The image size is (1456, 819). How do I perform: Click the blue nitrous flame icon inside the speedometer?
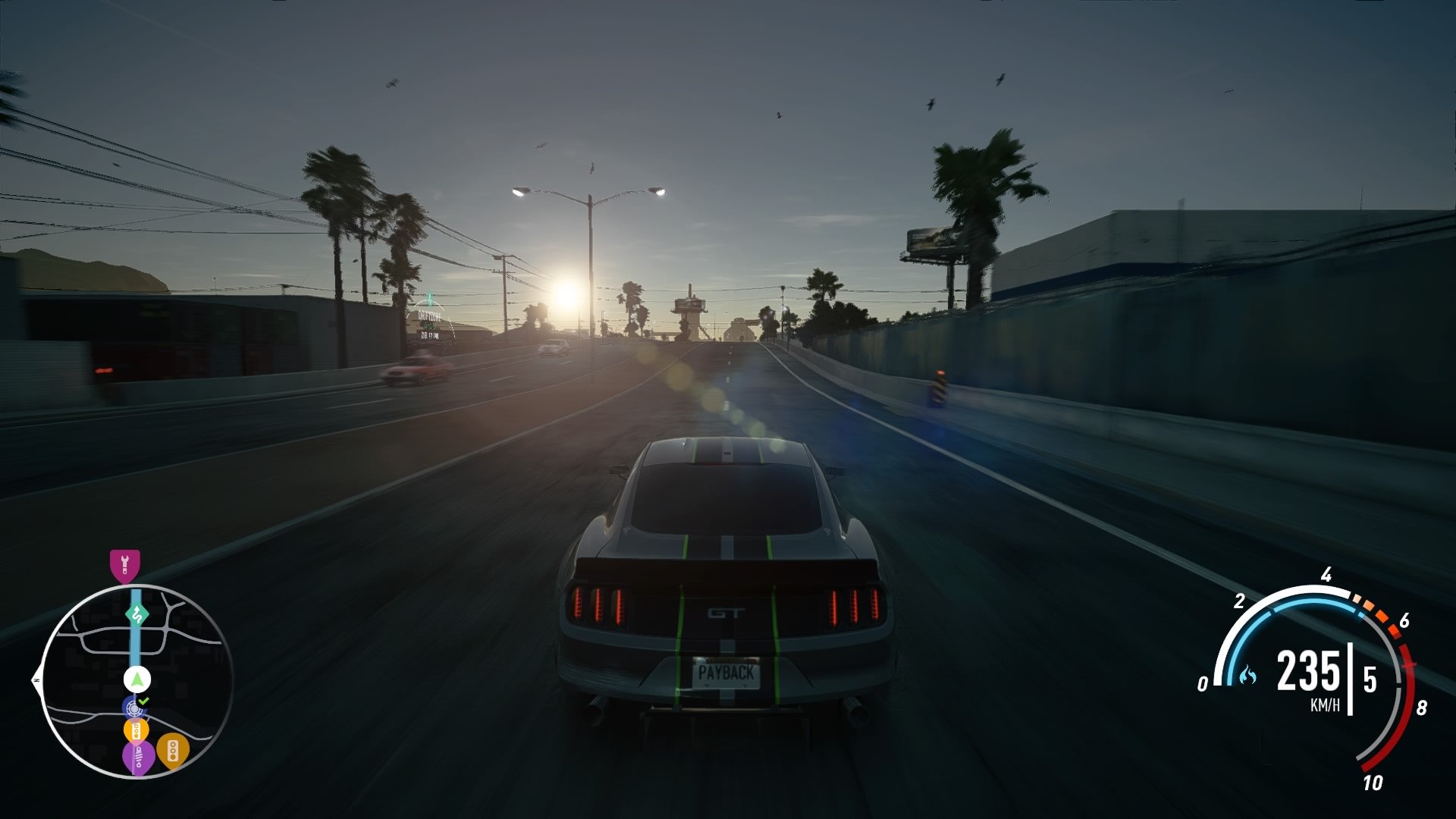(1248, 676)
